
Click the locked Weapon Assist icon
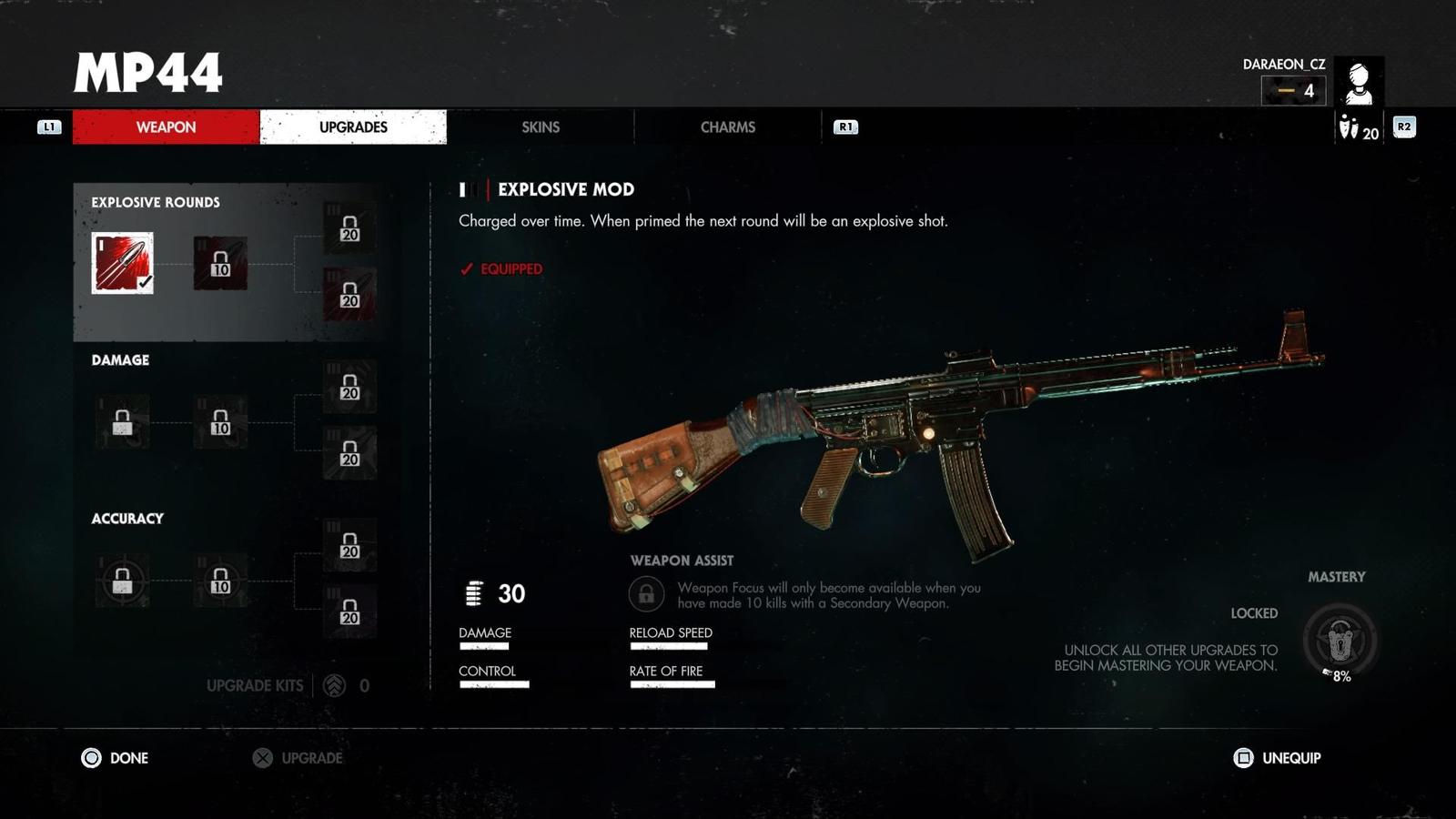click(x=646, y=594)
